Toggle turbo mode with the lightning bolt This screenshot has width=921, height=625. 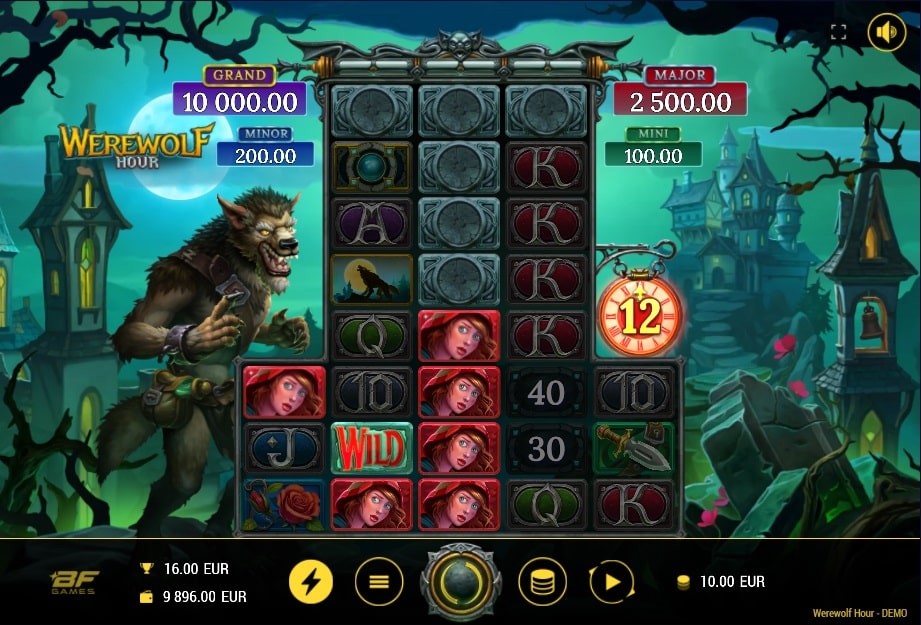pos(312,581)
